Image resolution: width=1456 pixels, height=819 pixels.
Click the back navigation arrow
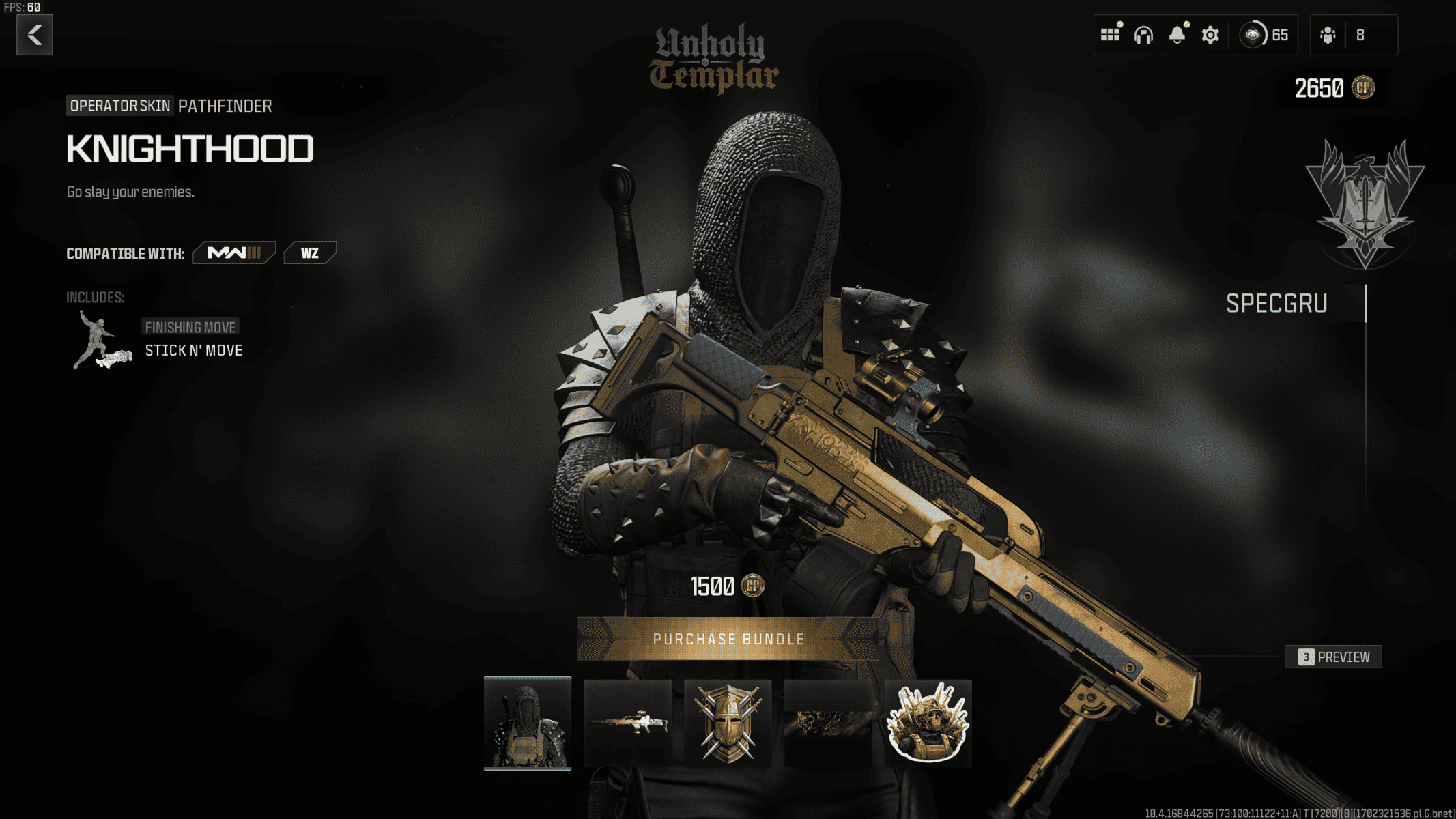[x=33, y=35]
